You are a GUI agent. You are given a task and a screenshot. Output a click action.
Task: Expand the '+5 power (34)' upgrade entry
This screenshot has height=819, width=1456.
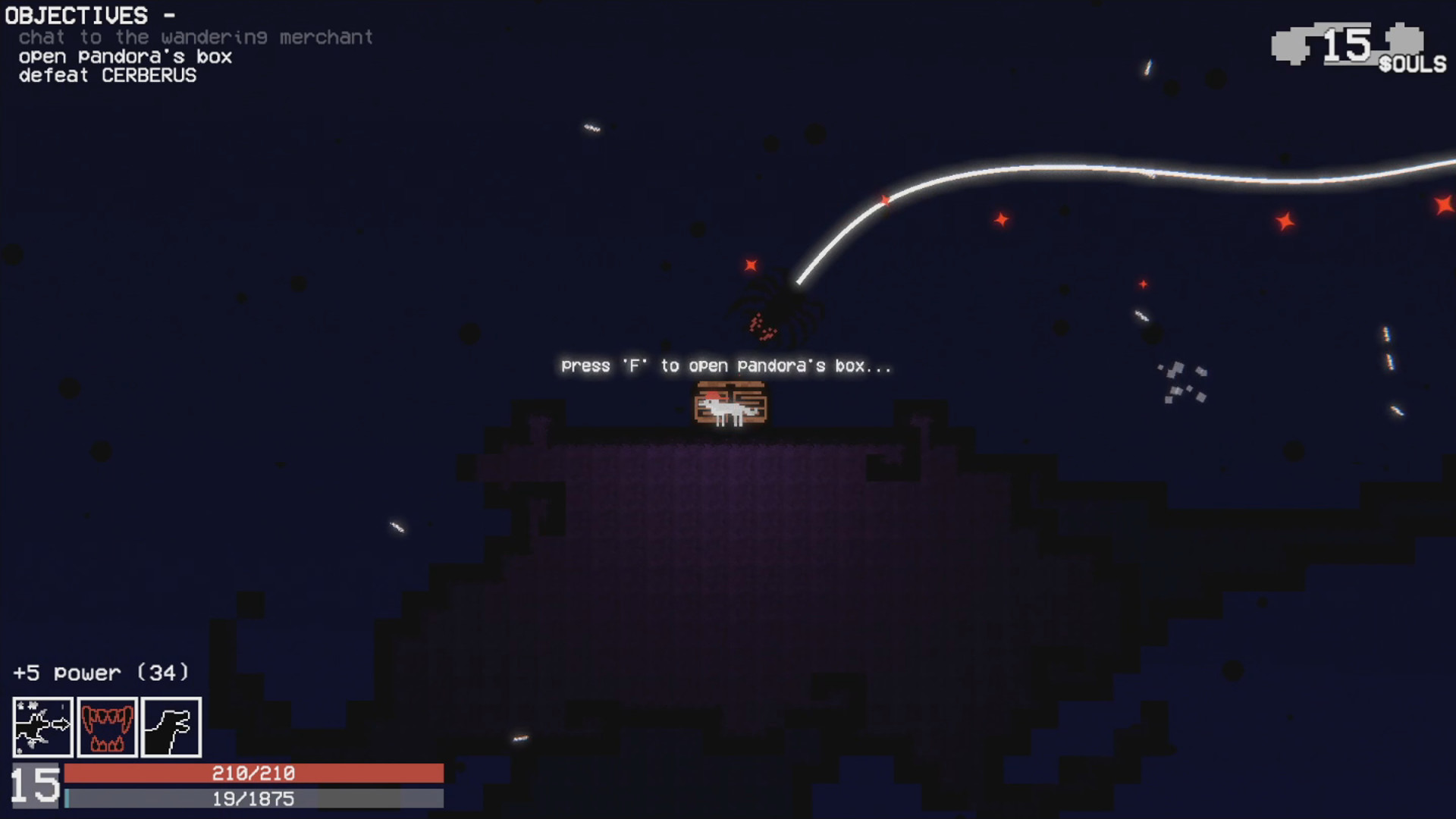[100, 672]
